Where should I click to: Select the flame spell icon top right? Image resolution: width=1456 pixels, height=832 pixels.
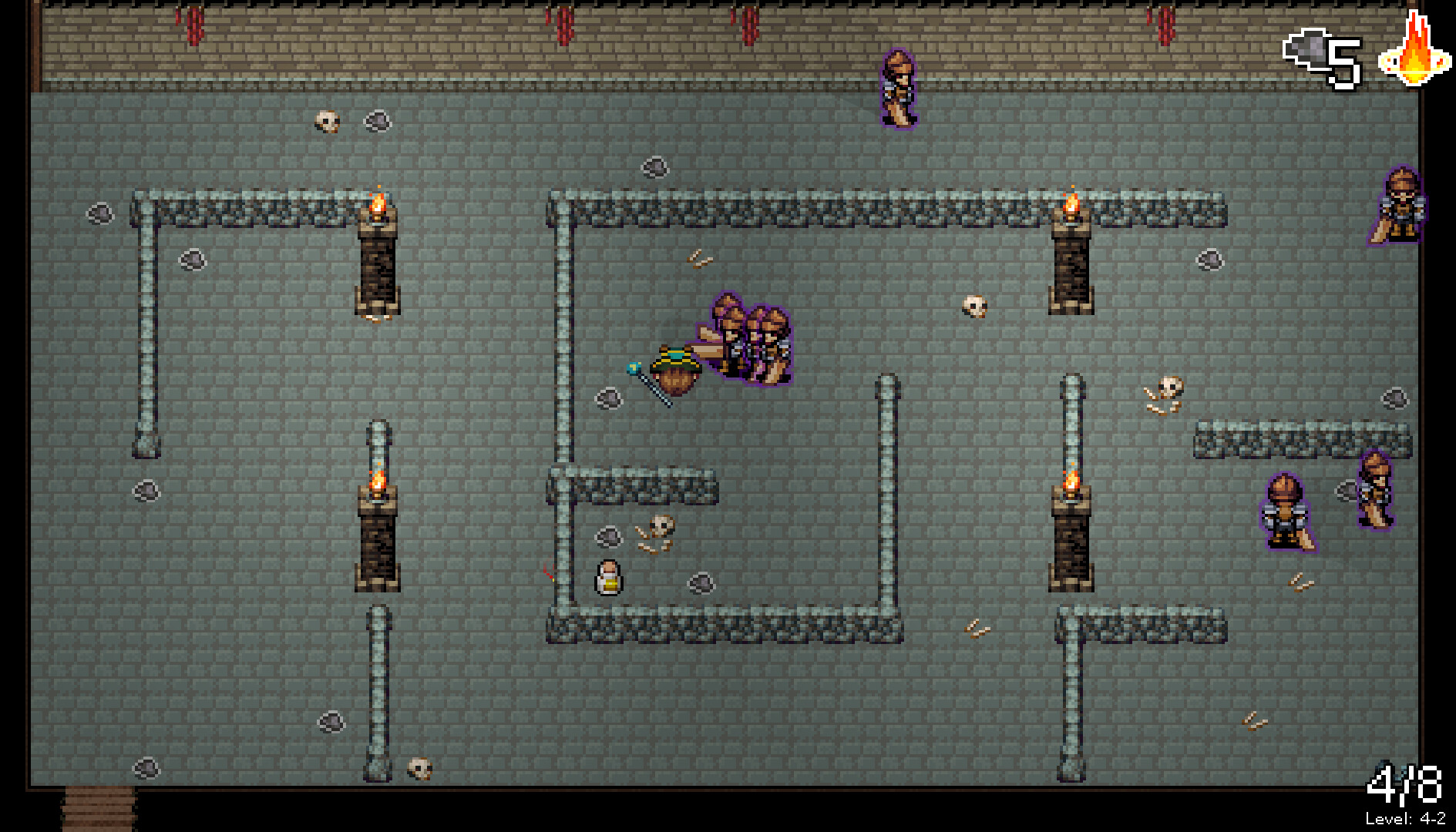pyautogui.click(x=1413, y=58)
